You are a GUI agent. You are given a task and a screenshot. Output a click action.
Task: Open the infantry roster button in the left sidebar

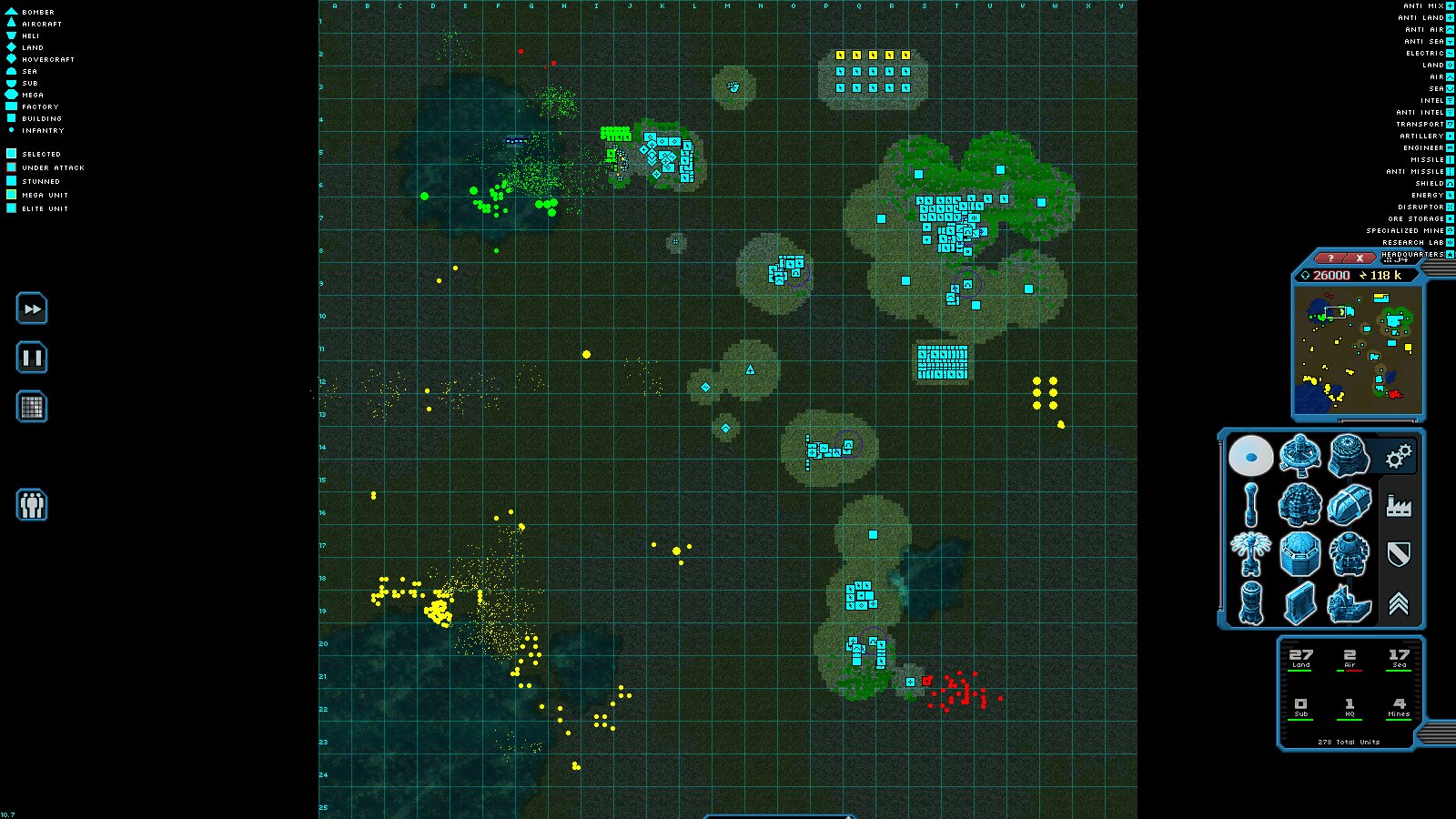[x=31, y=506]
